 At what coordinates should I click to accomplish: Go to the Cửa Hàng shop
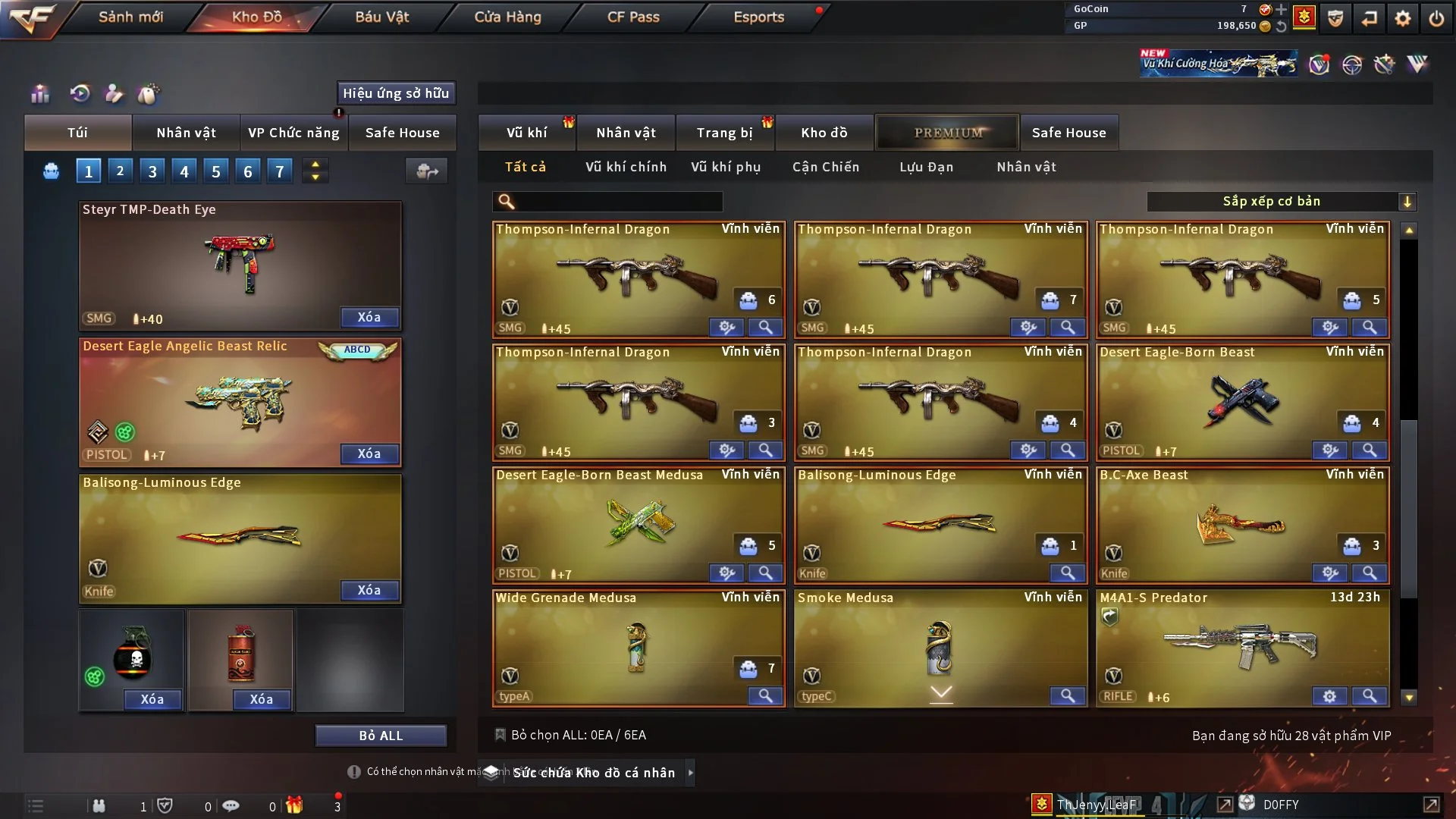click(507, 17)
